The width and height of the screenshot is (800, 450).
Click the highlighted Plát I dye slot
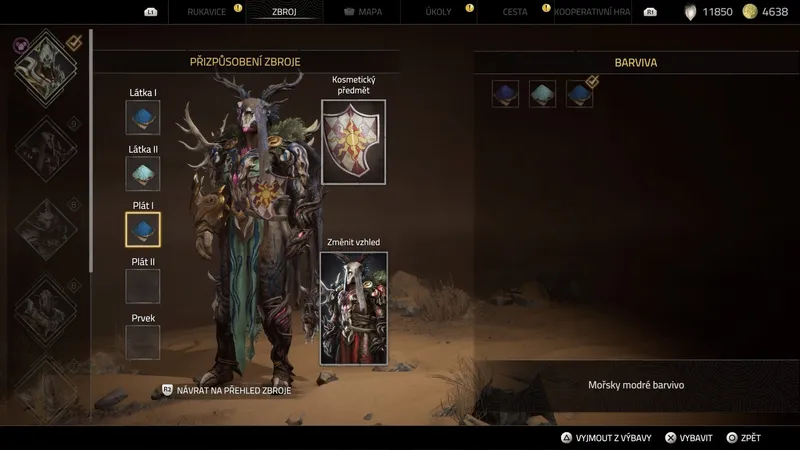pyautogui.click(x=143, y=230)
